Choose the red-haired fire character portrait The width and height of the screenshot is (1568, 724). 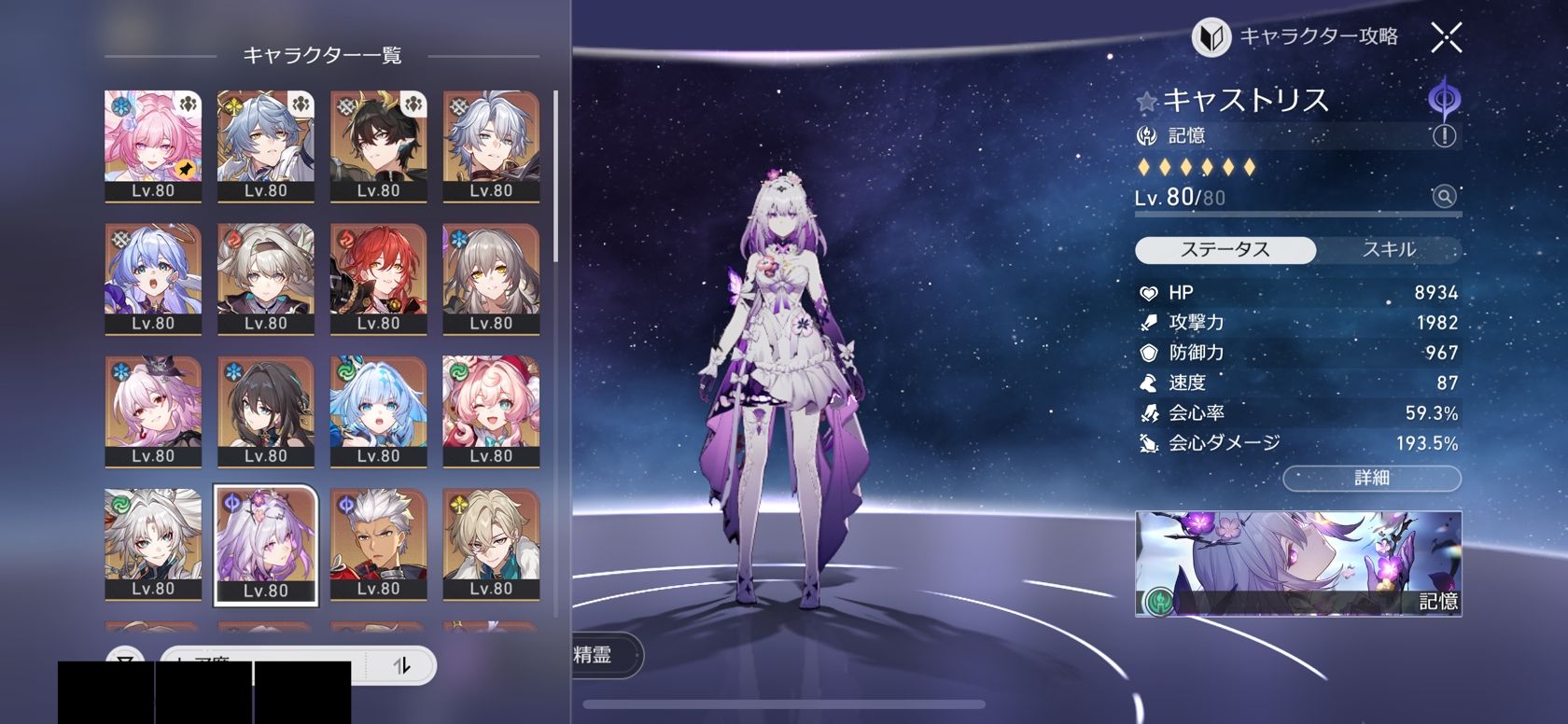point(378,277)
